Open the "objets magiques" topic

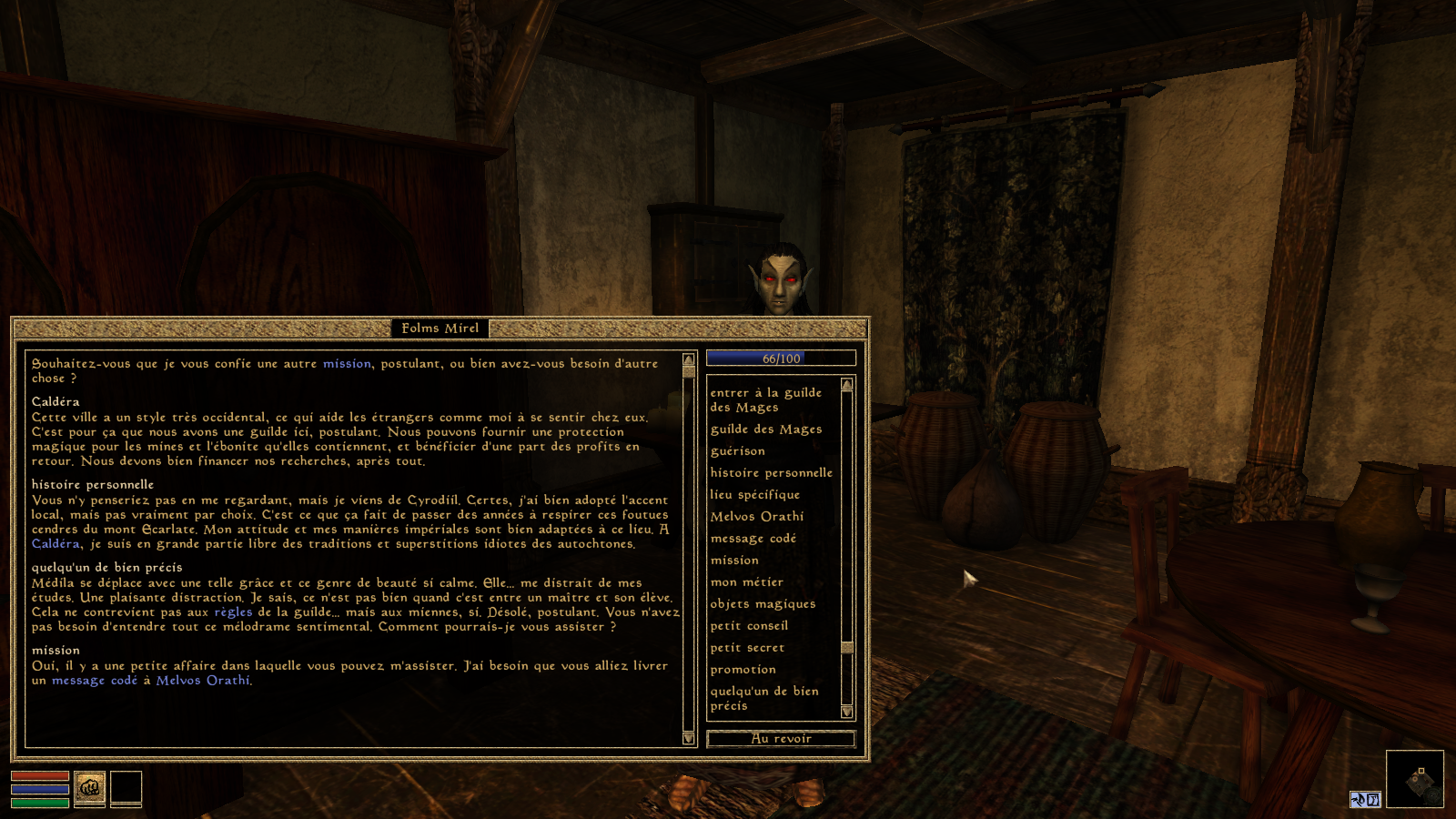click(x=763, y=604)
